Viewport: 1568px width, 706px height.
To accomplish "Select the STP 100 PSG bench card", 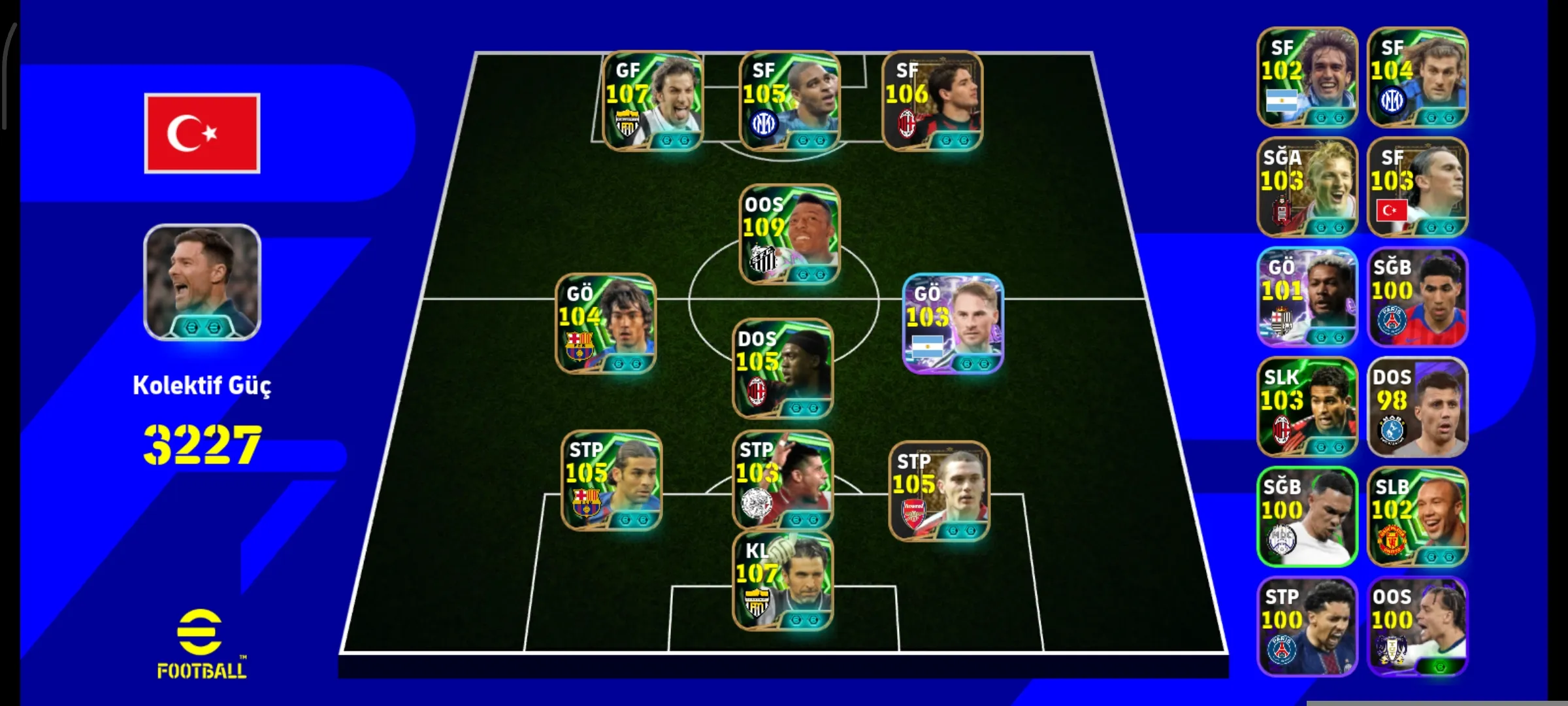I will point(1310,628).
